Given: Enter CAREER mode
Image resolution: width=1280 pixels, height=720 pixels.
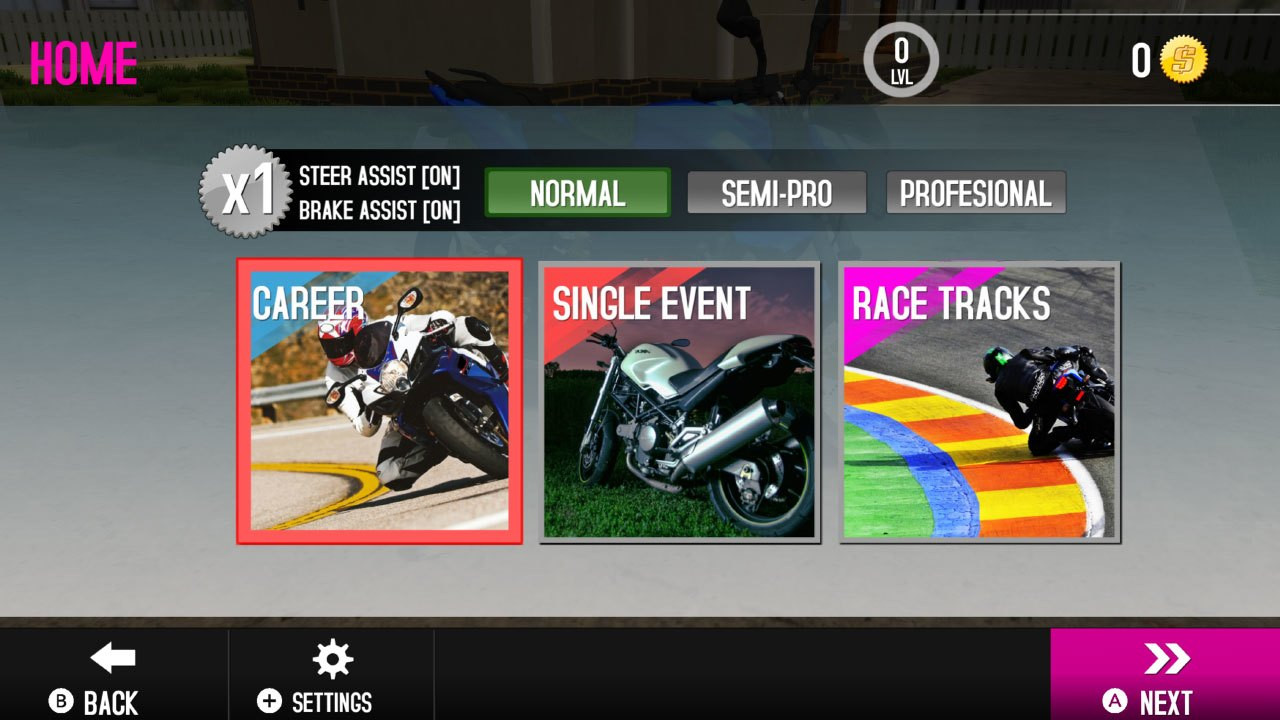Looking at the screenshot, I should tap(378, 400).
